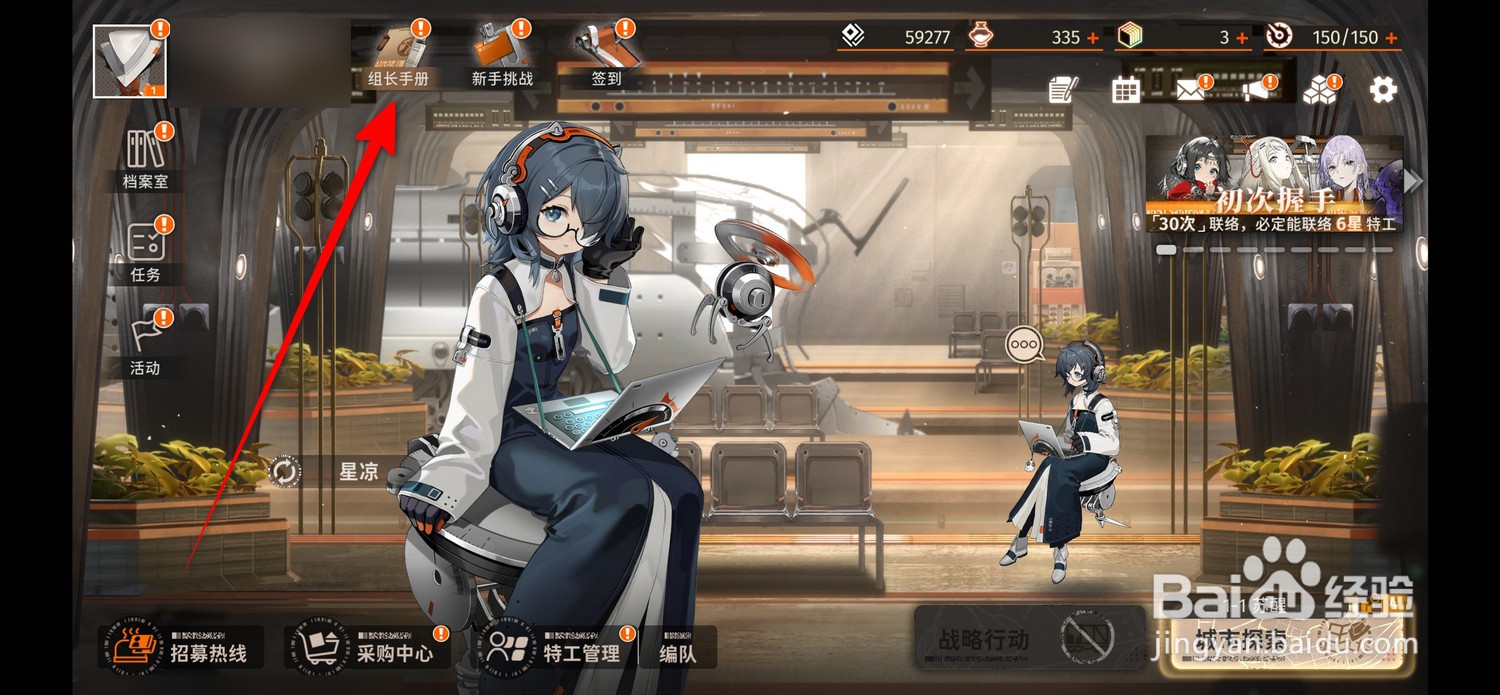Open the 初次握手 recruitment banner
The image size is (1500, 695).
pos(1273,184)
